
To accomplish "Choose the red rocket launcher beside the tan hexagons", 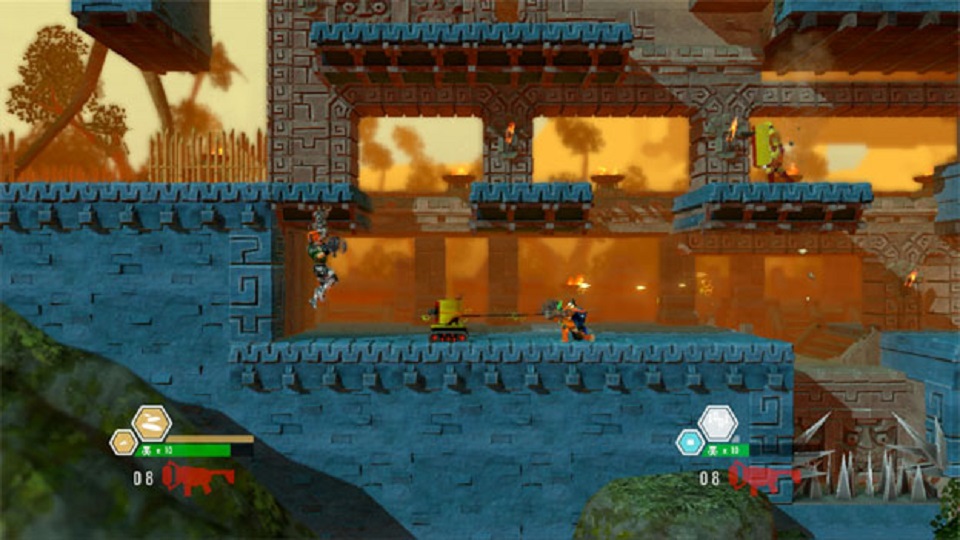I will point(197,477).
